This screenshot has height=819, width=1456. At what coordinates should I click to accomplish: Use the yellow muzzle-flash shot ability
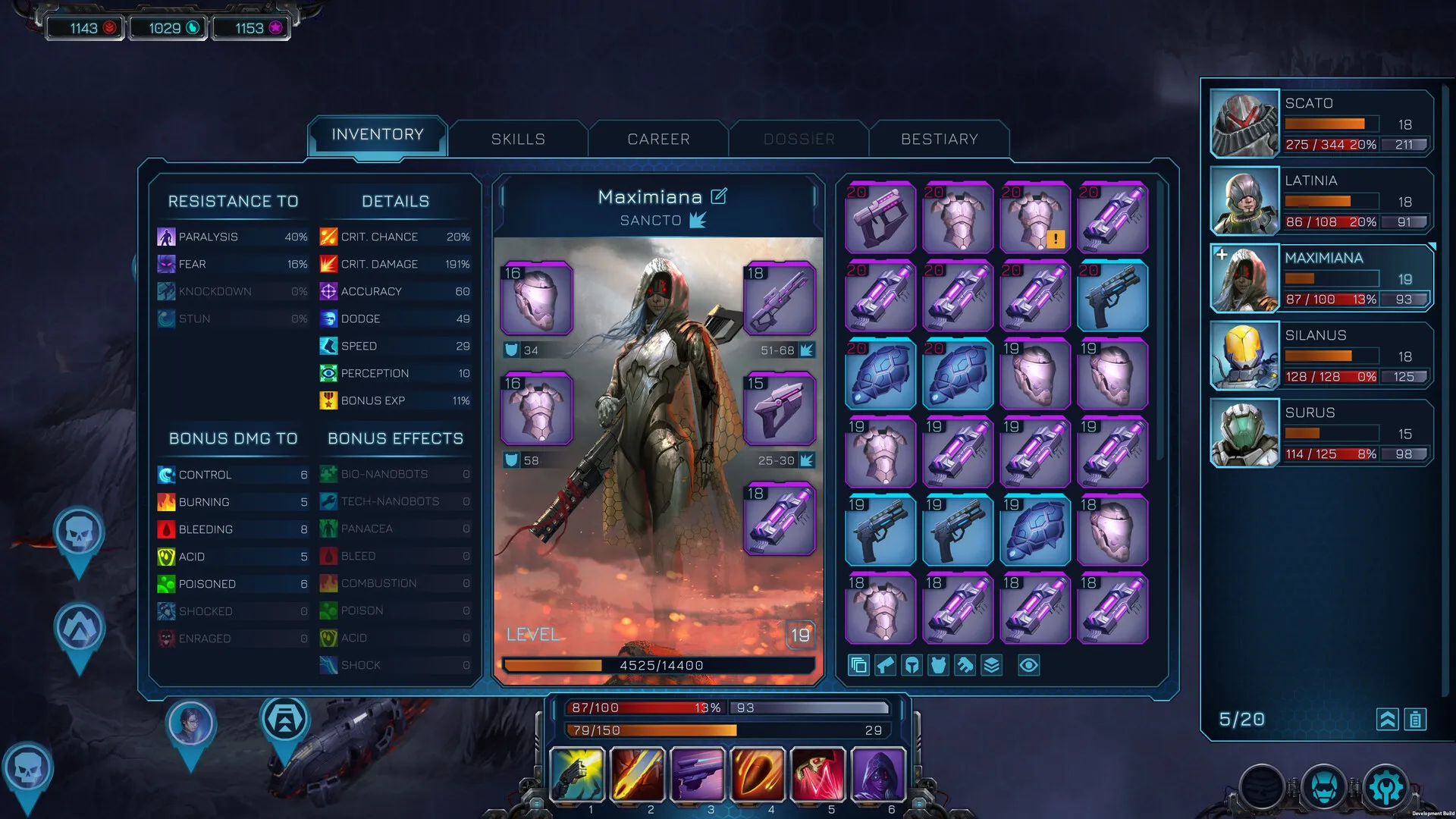click(x=577, y=774)
